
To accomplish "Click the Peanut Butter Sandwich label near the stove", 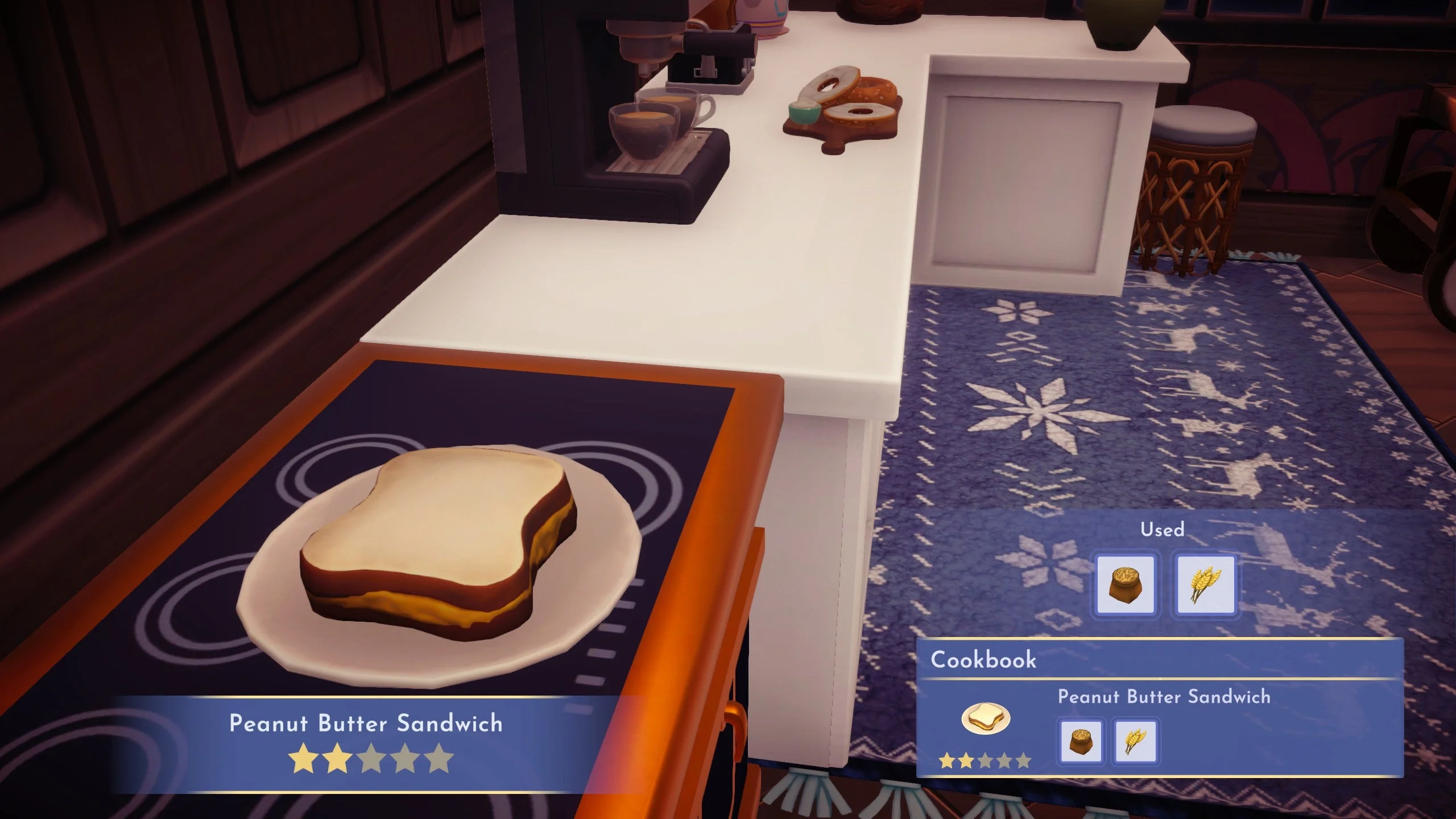I will [x=366, y=723].
